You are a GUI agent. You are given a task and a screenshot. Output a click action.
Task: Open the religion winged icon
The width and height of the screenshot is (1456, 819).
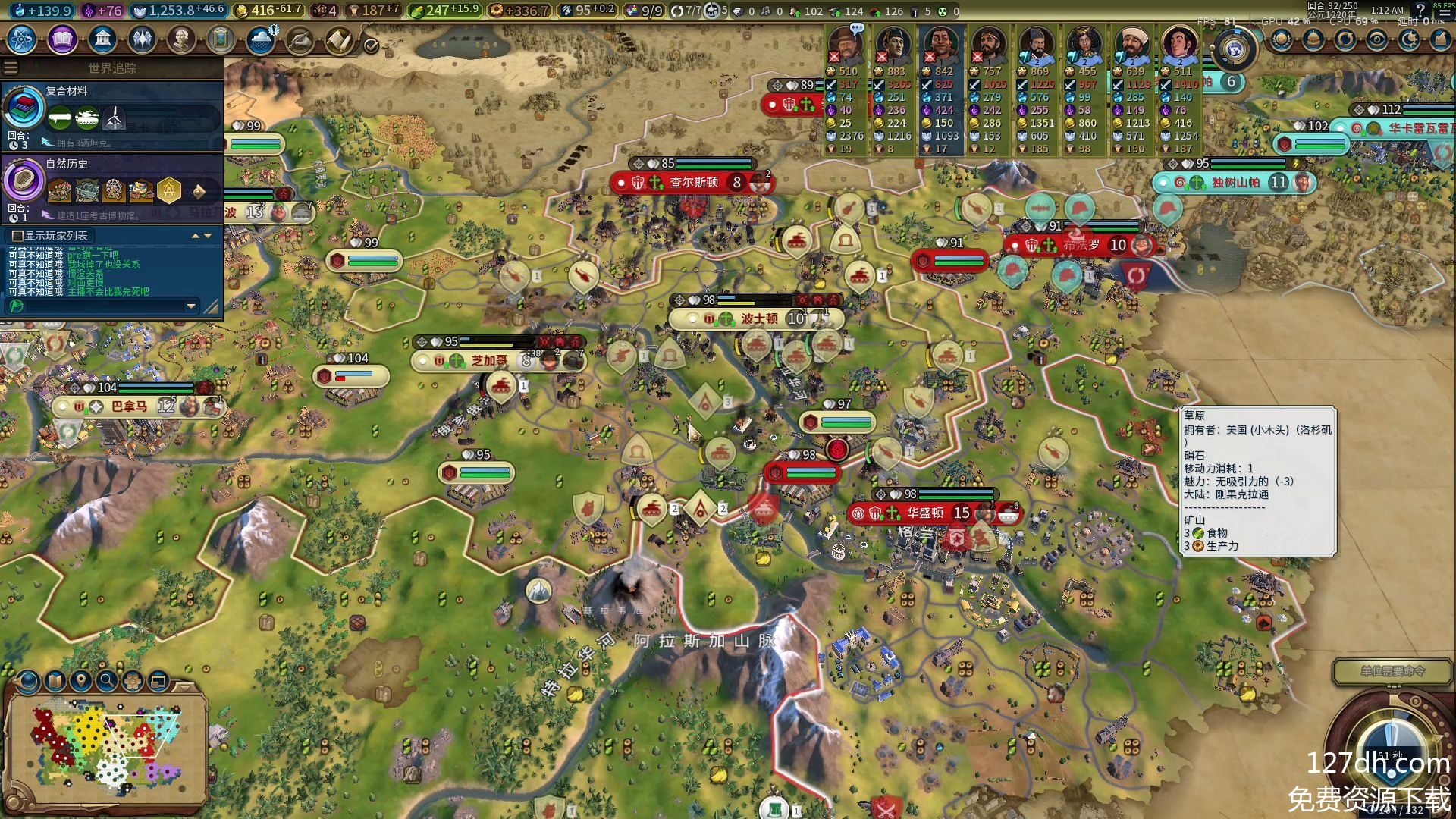coord(142,39)
